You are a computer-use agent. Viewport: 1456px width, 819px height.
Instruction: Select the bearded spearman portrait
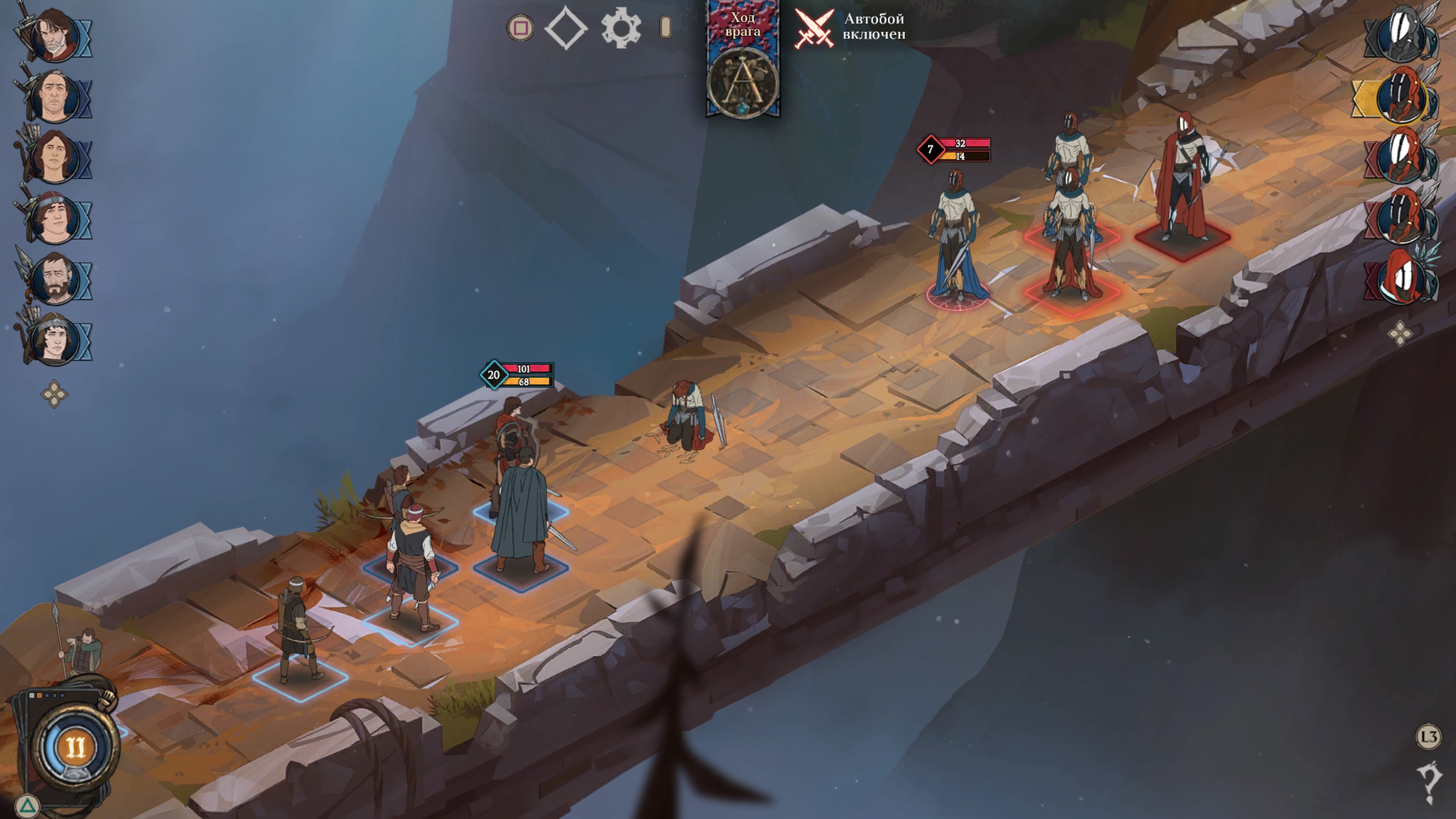point(55,279)
